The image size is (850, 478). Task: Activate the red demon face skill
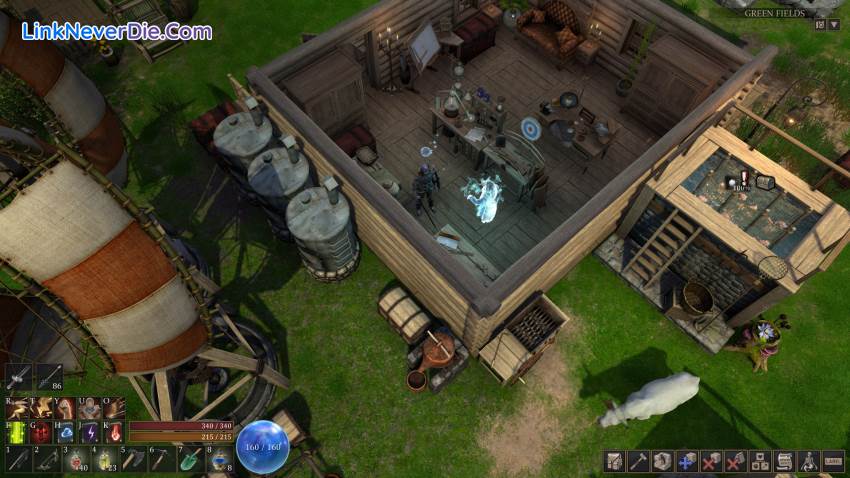click(41, 432)
